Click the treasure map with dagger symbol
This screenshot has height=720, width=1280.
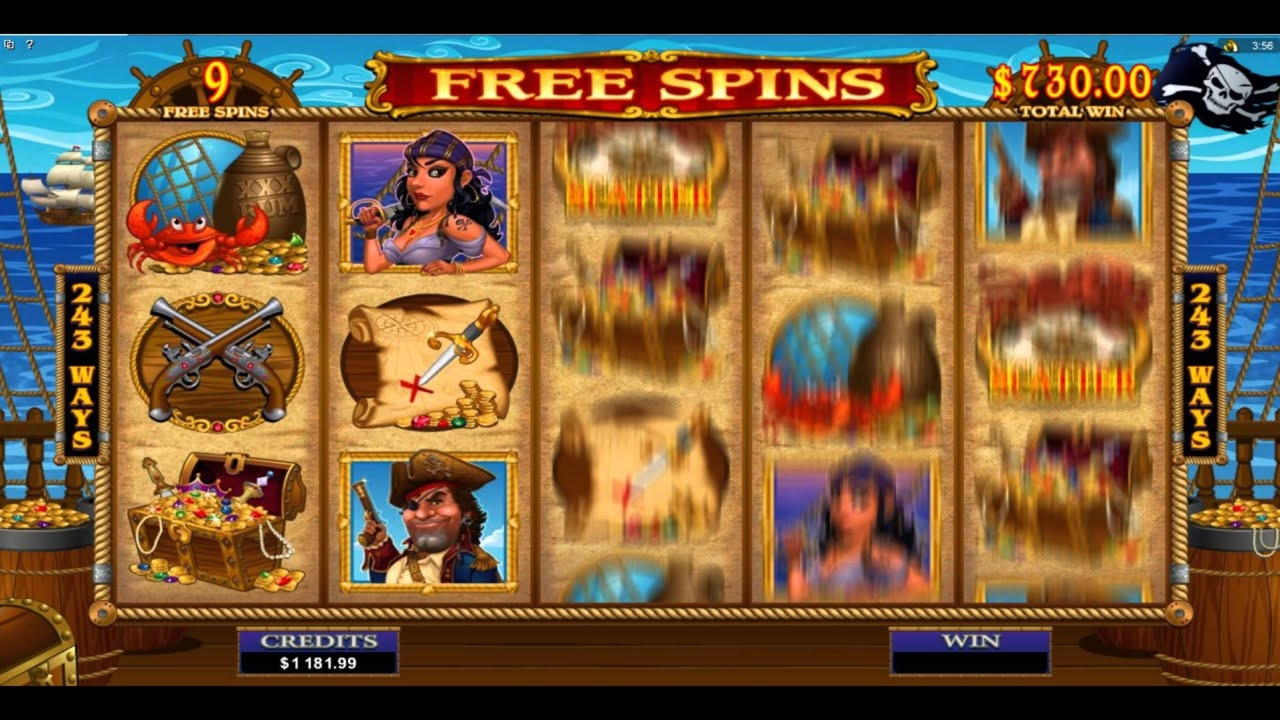click(430, 365)
